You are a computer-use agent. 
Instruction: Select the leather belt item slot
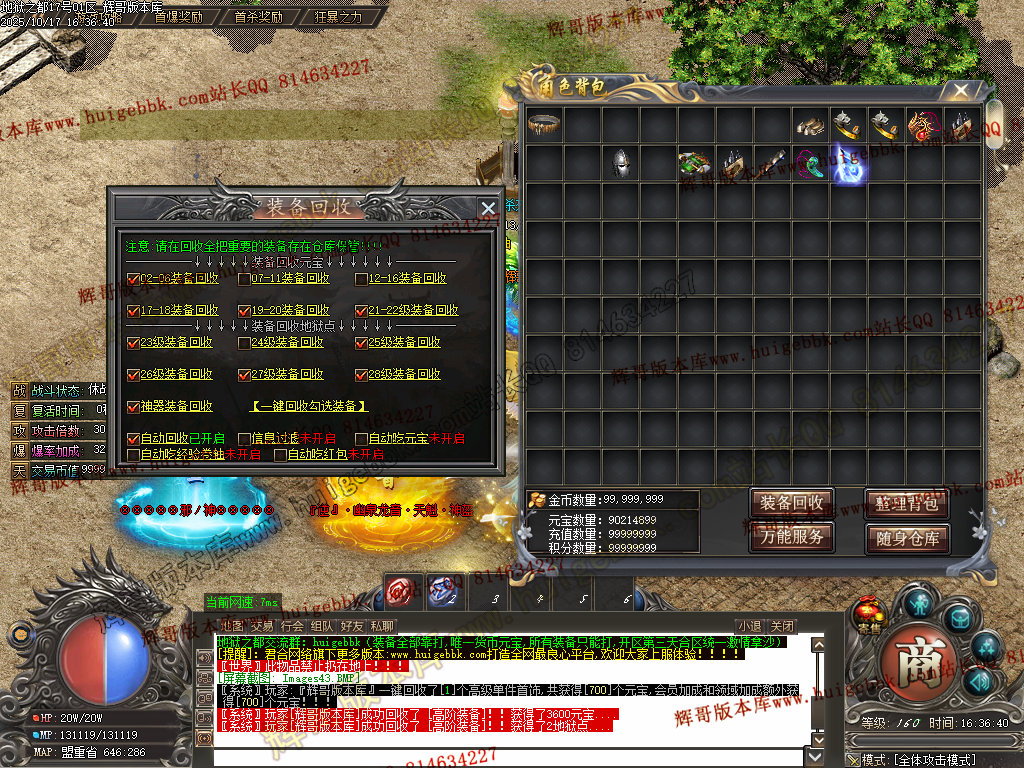pos(545,125)
